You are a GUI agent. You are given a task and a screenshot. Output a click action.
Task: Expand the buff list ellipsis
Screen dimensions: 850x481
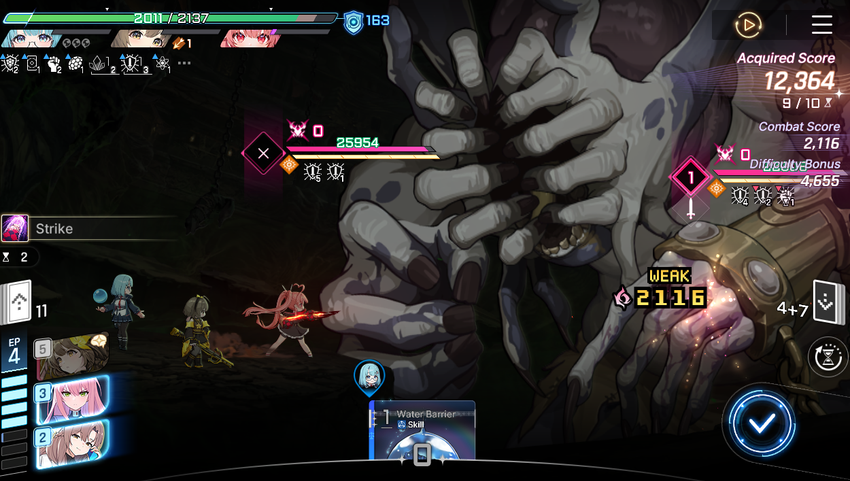184,63
